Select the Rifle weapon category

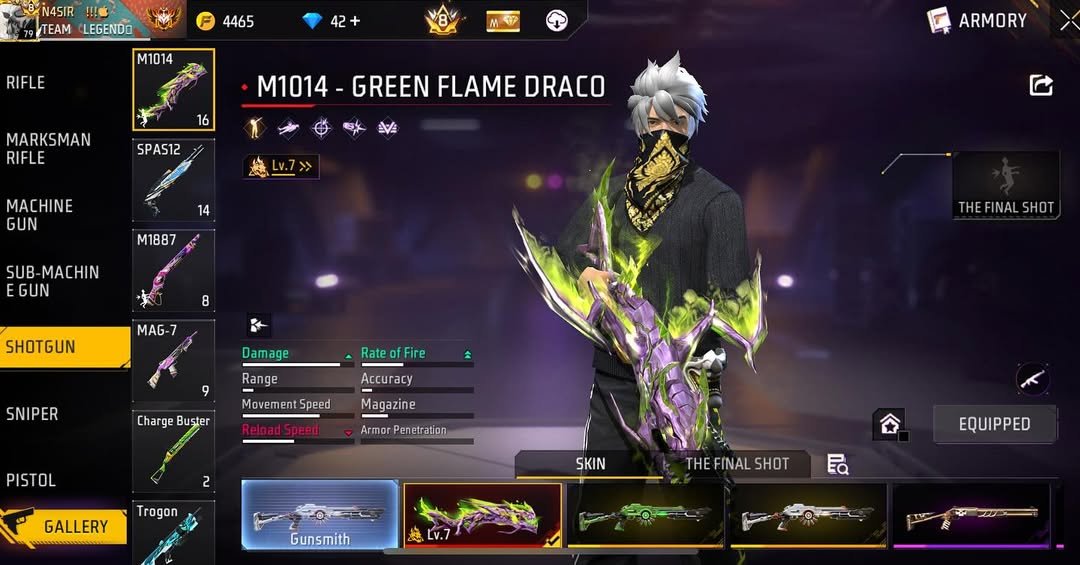point(26,83)
